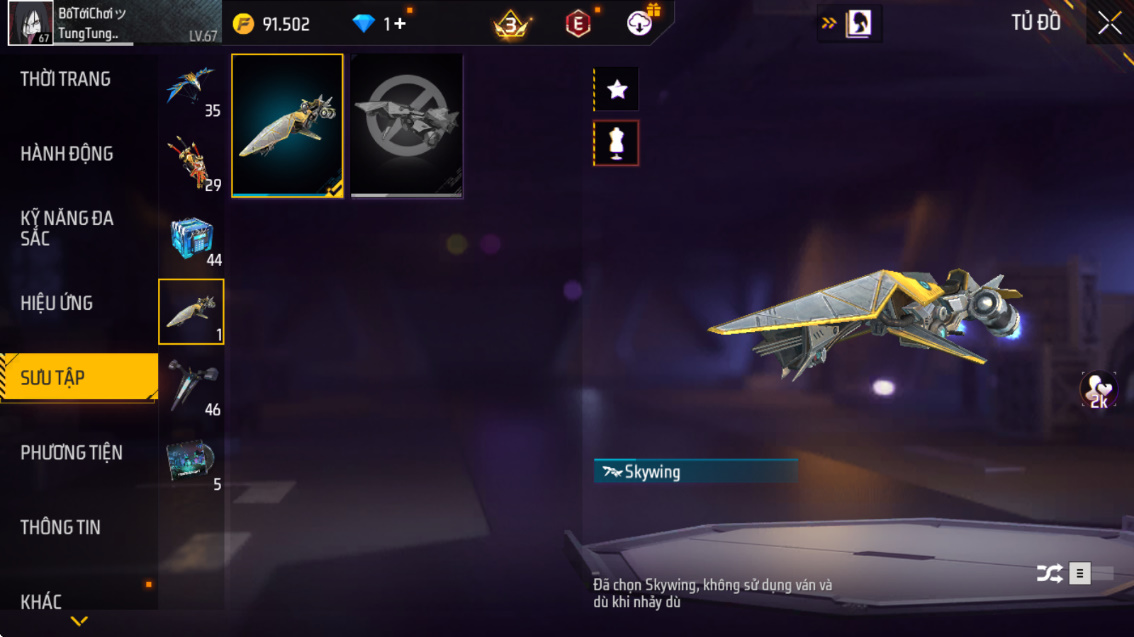The height and width of the screenshot is (637, 1134).
Task: Open the Hiệu Ứng category
Action: click(57, 303)
